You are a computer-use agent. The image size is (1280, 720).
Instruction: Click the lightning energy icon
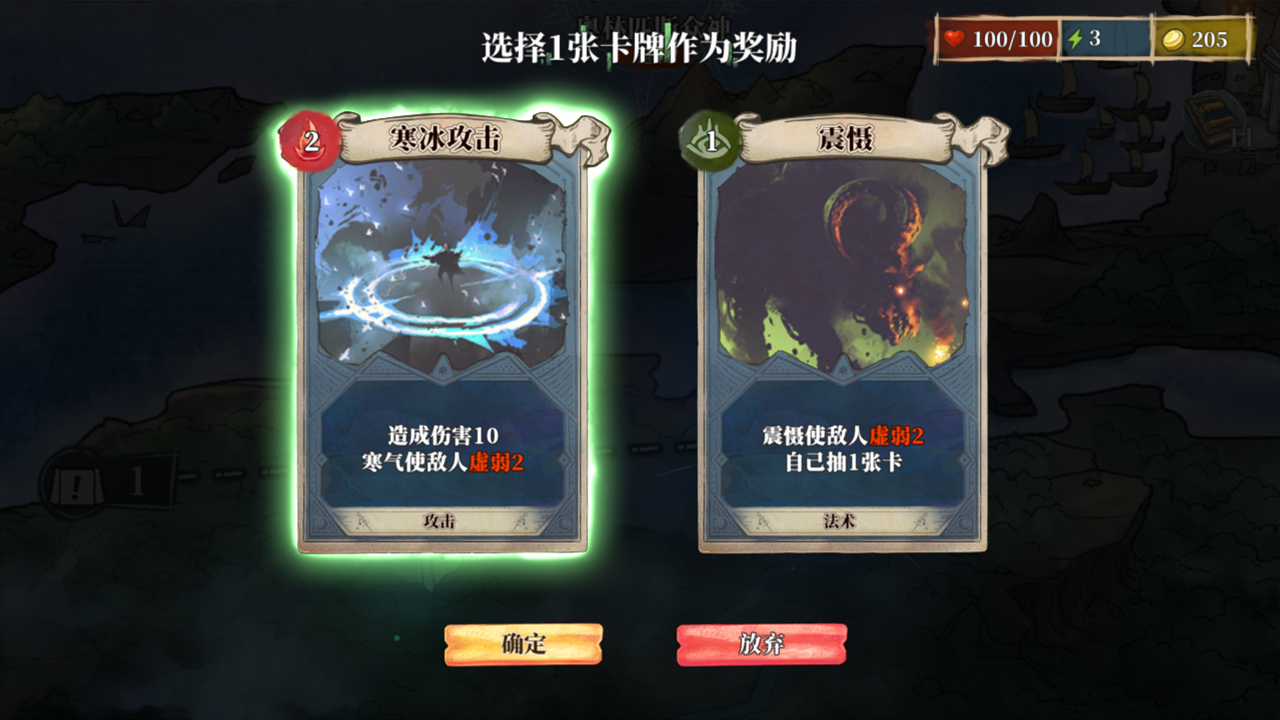coord(1077,40)
